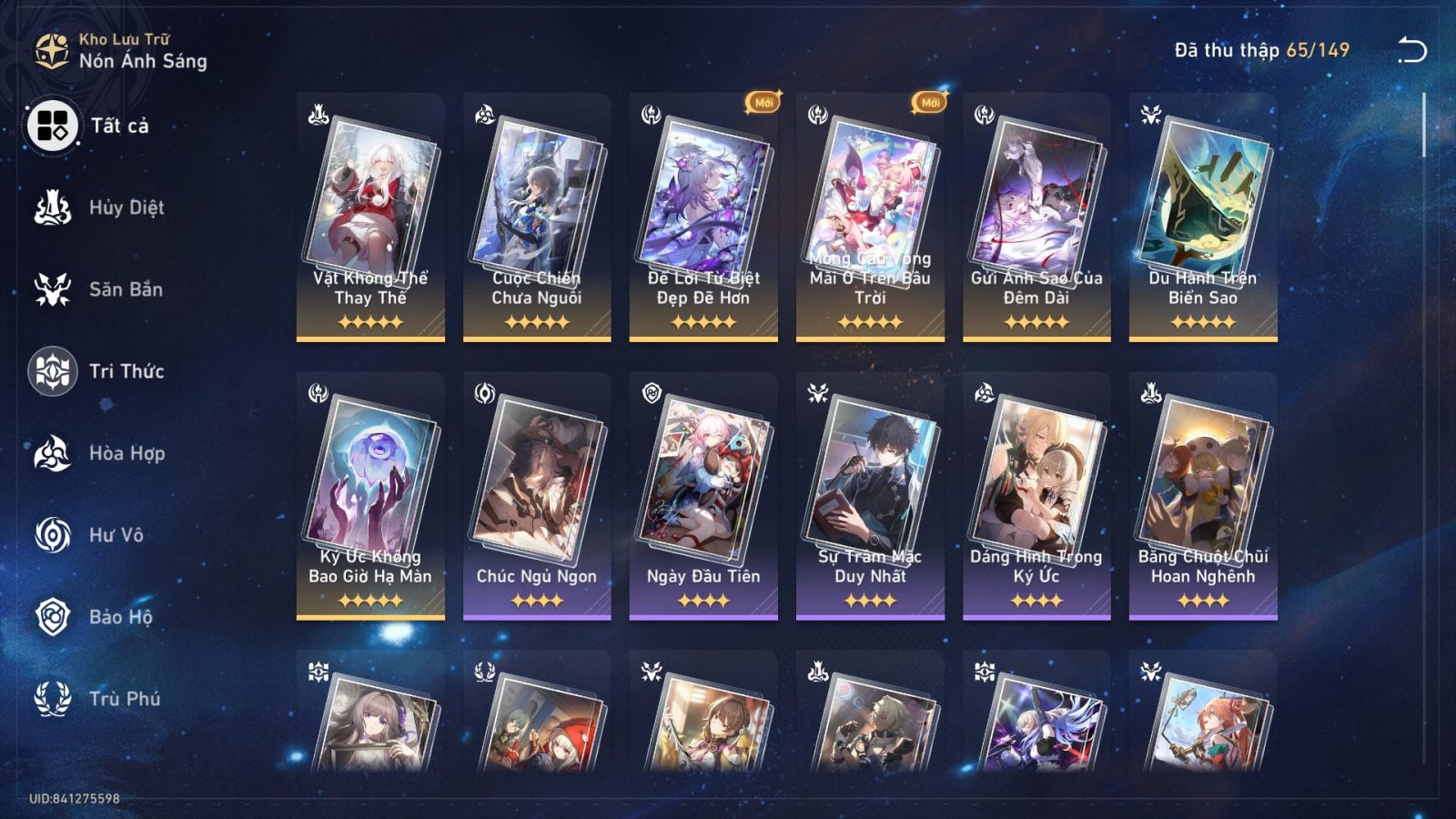
Task: Click the Đã thu thập 65/149 counter
Action: coord(1263,53)
